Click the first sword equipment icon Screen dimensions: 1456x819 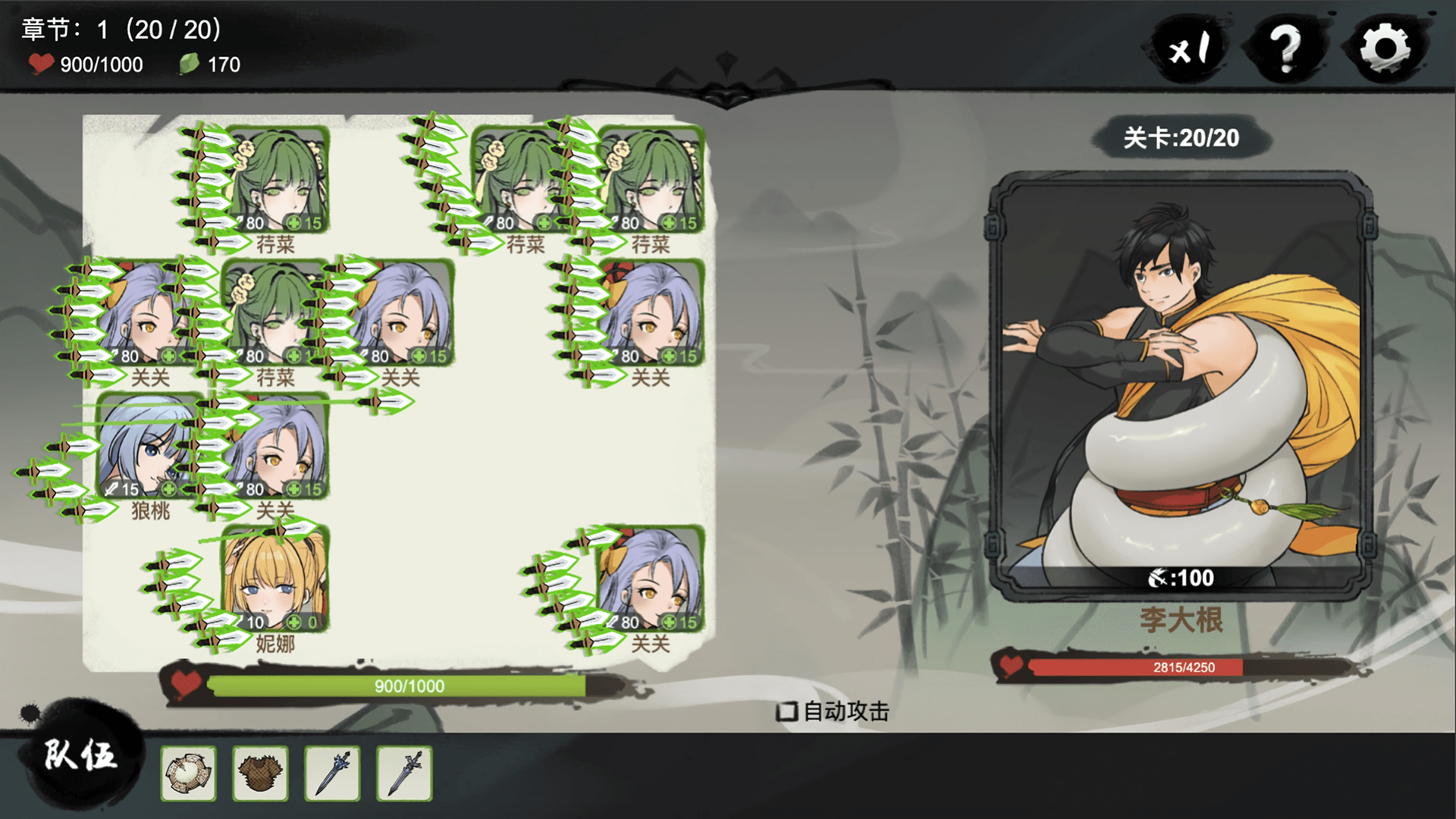point(333,772)
